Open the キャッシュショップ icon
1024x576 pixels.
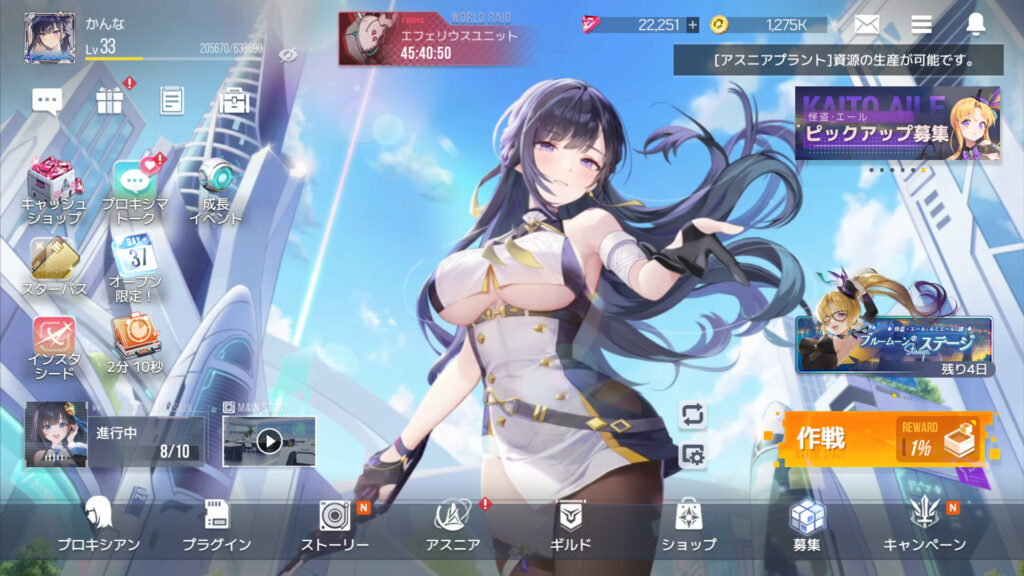click(x=54, y=188)
